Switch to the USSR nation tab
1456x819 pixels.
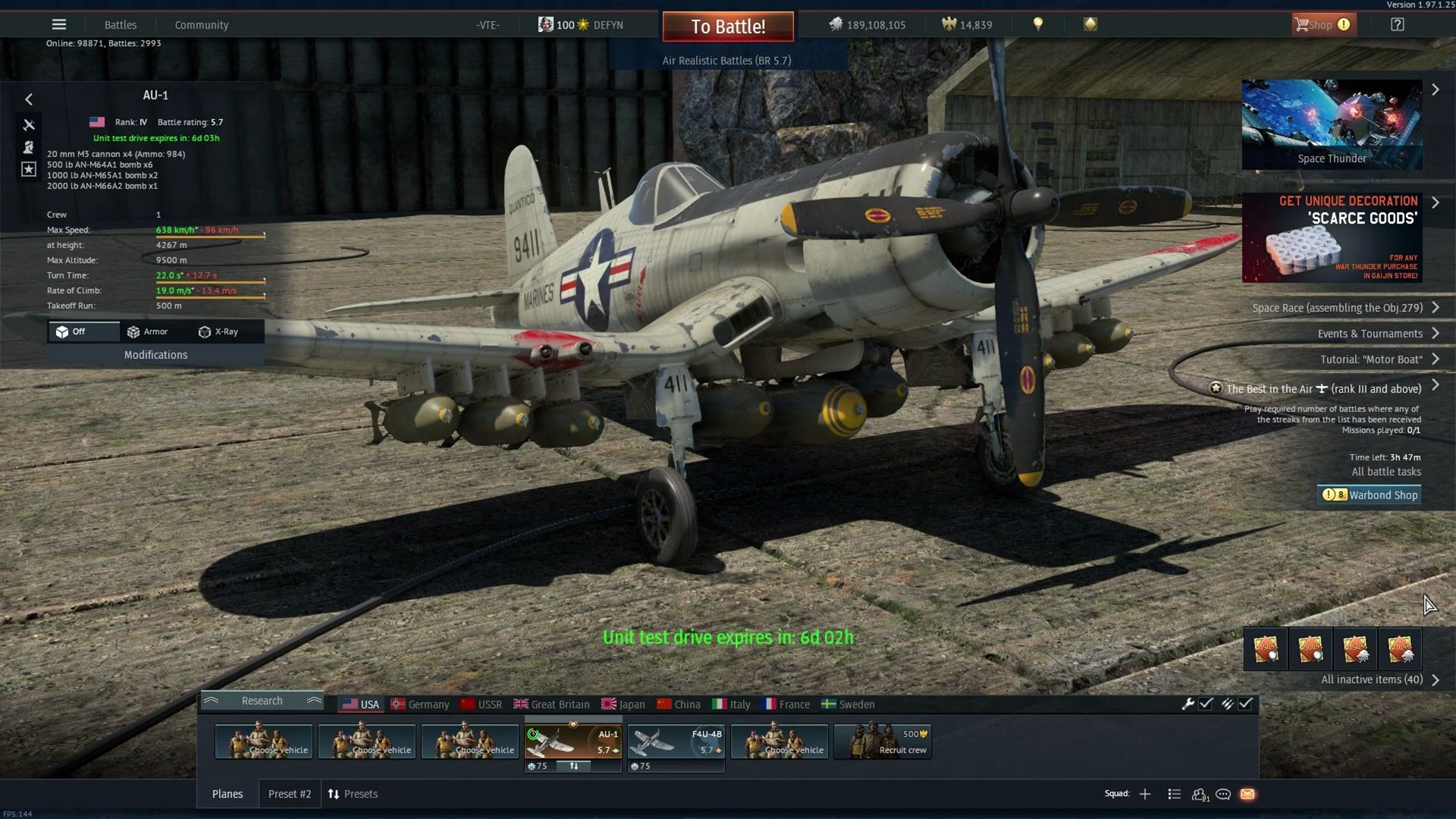point(482,704)
